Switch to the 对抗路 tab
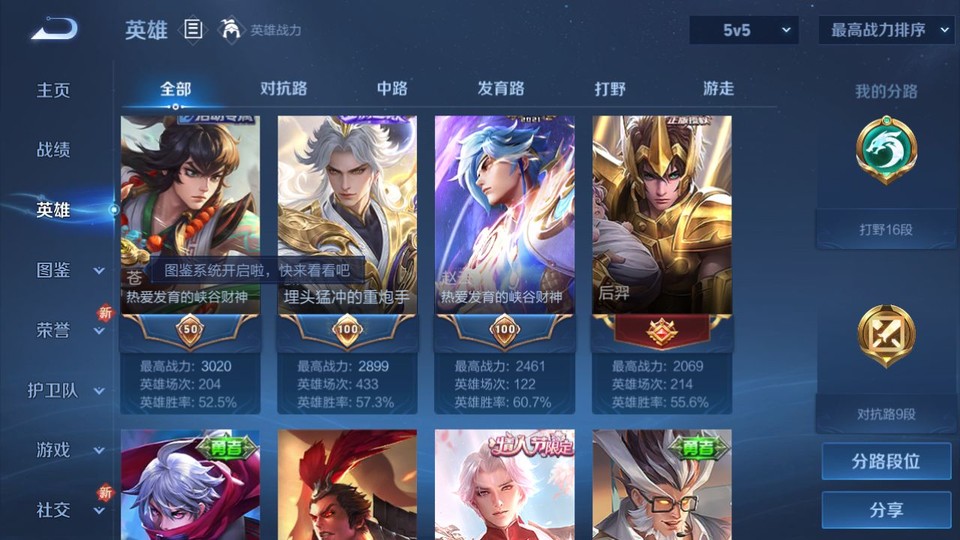 pos(284,89)
